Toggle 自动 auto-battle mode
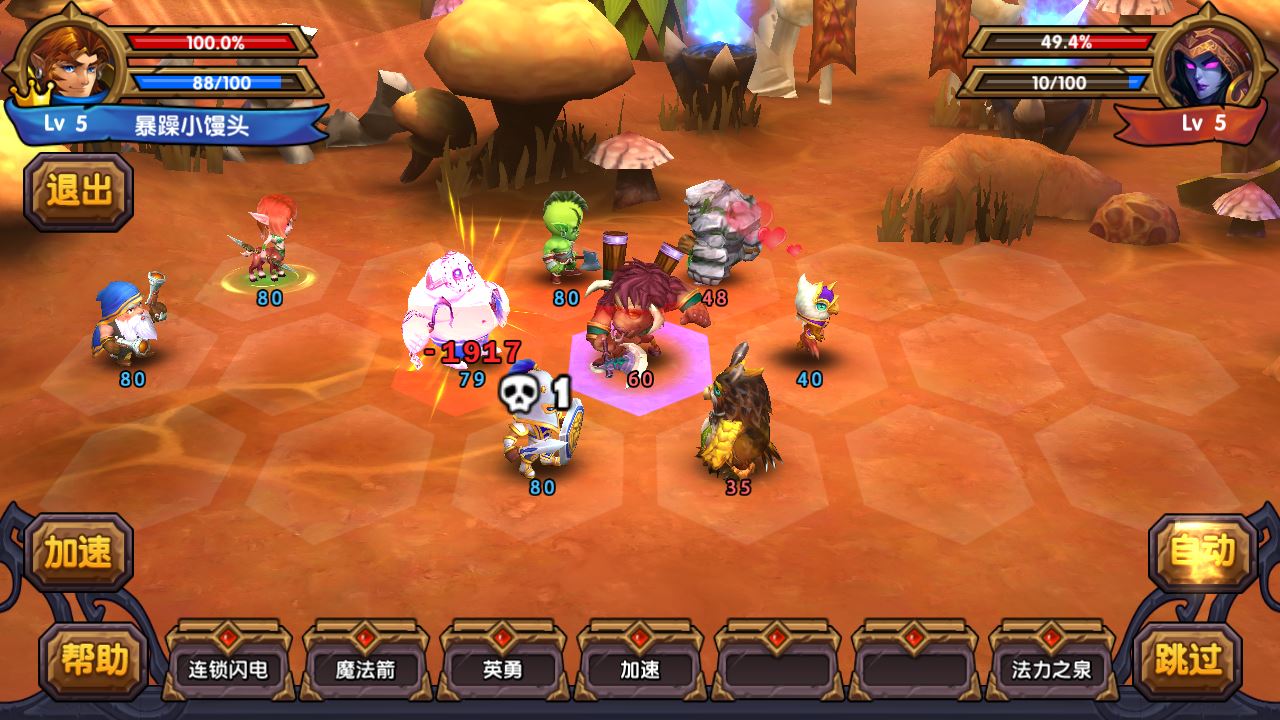The height and width of the screenshot is (720, 1280). tap(1202, 552)
